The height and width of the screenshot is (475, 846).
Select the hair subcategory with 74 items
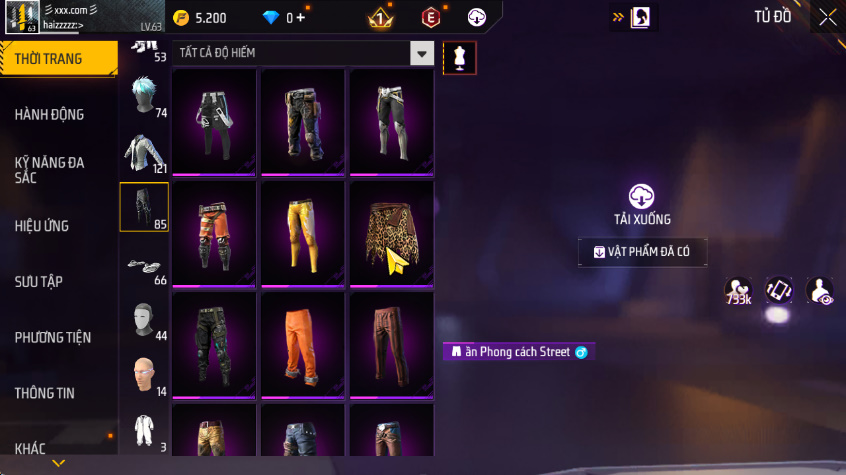(x=144, y=97)
